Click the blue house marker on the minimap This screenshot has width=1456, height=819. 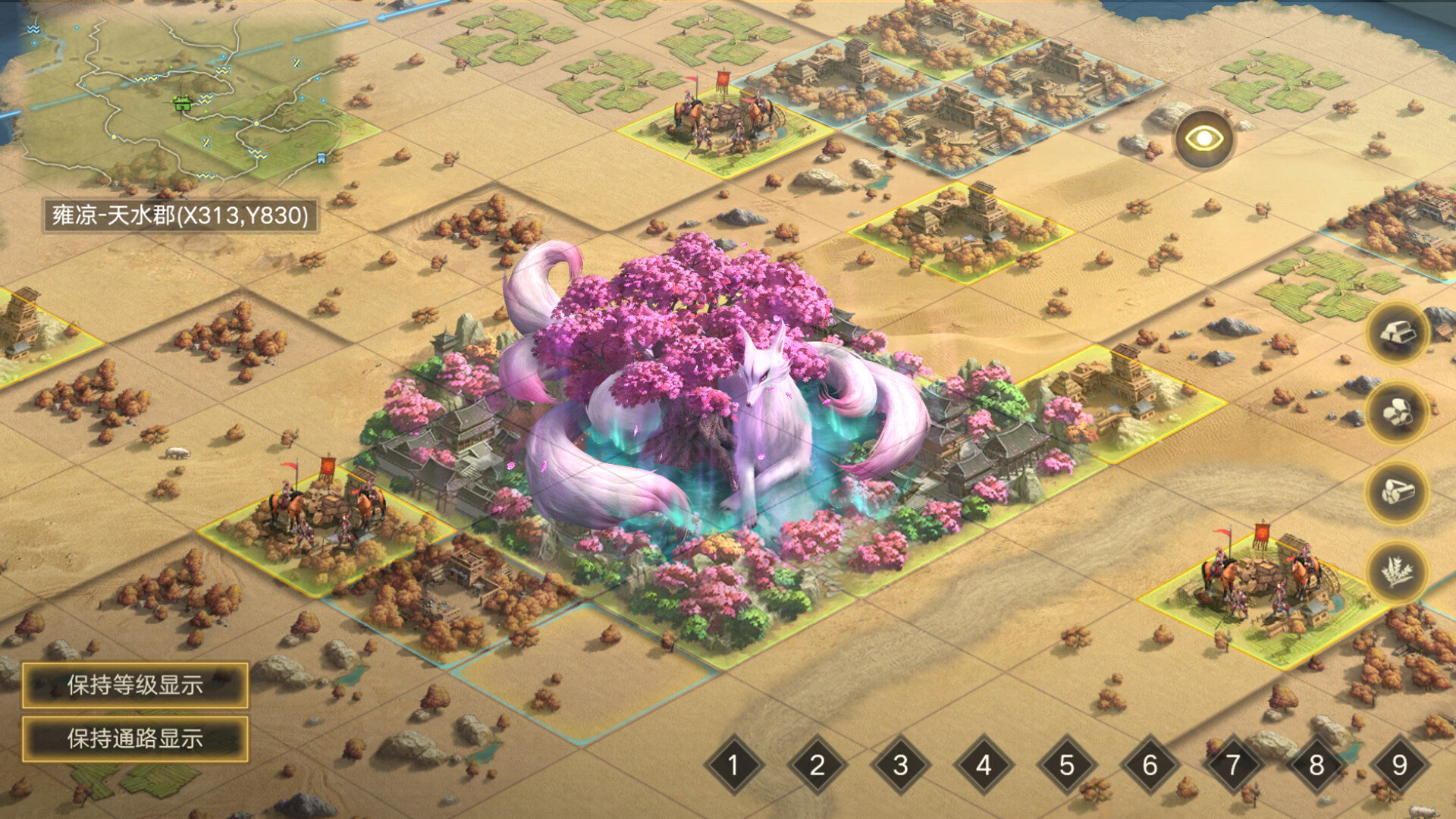coord(321,159)
